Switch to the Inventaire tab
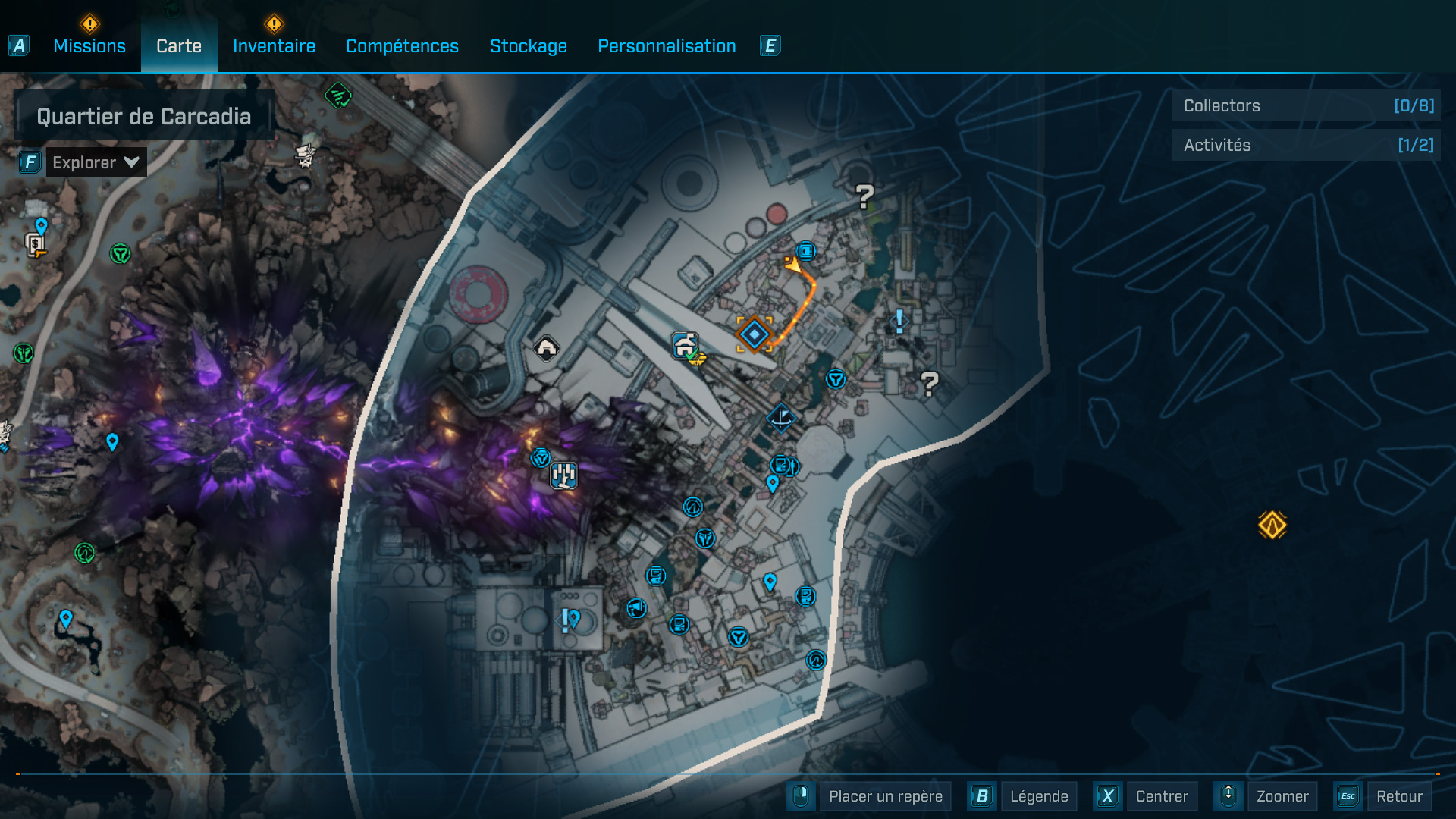 coord(274,45)
